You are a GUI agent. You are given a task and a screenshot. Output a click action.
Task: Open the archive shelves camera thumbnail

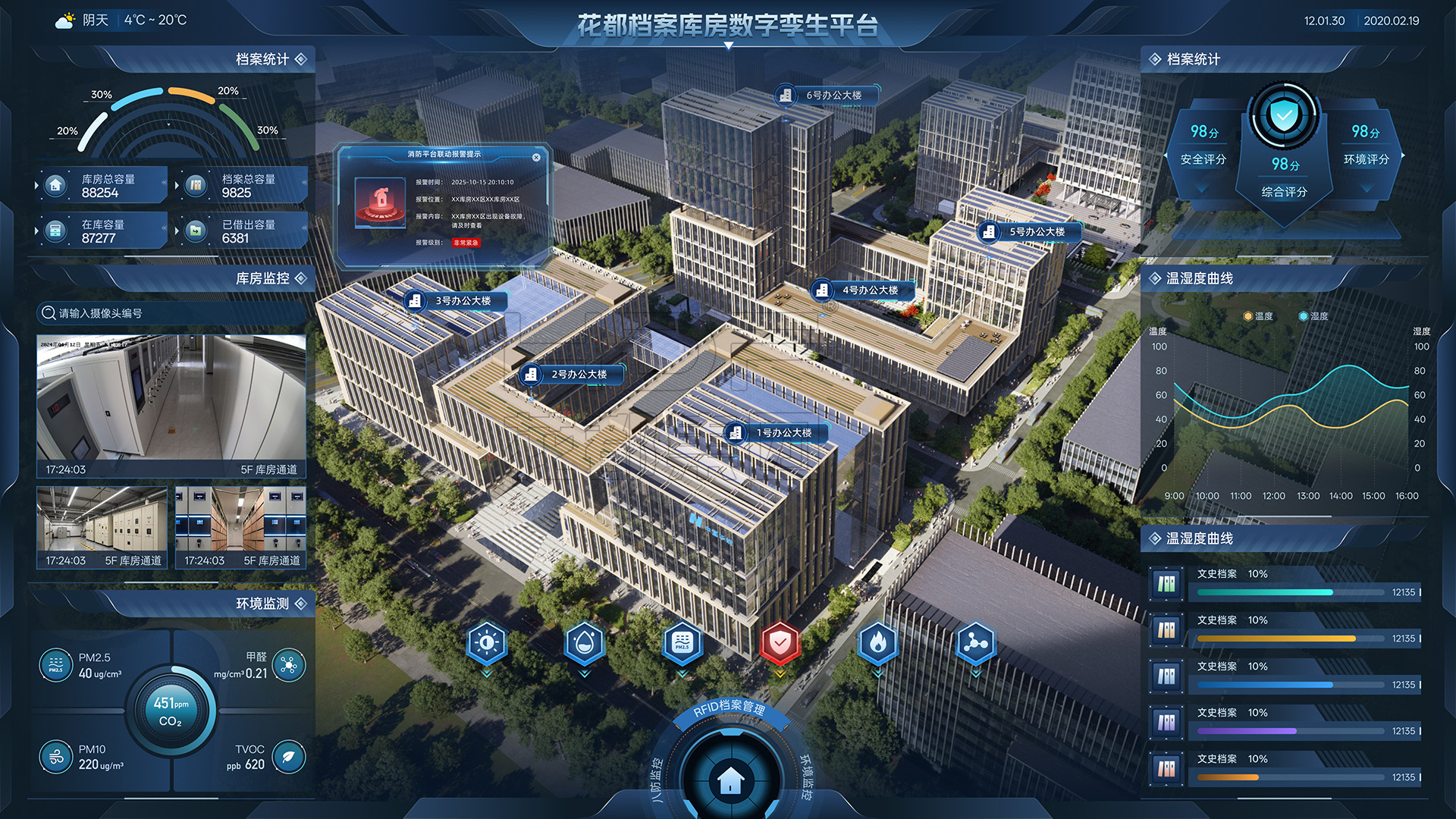(x=240, y=527)
